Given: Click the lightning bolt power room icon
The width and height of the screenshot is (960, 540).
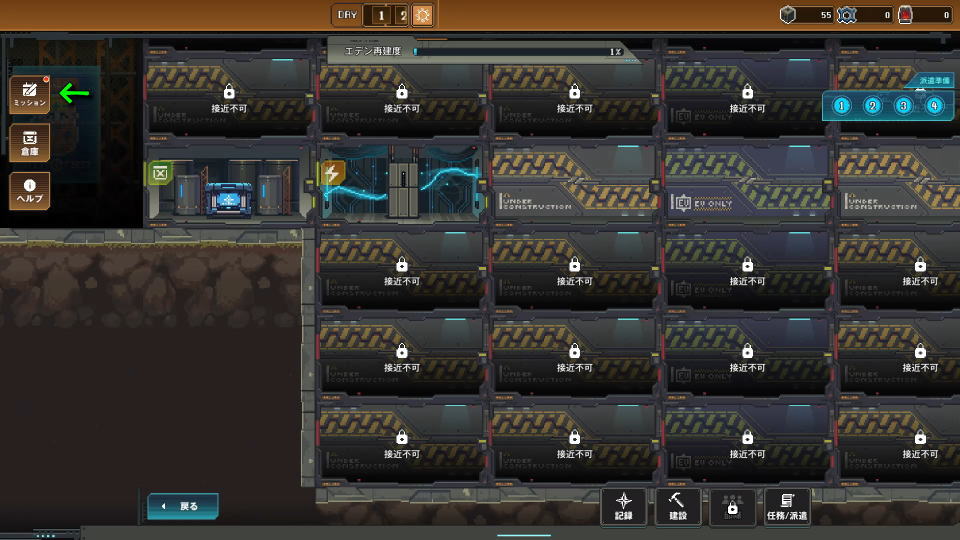Looking at the screenshot, I should click(331, 174).
